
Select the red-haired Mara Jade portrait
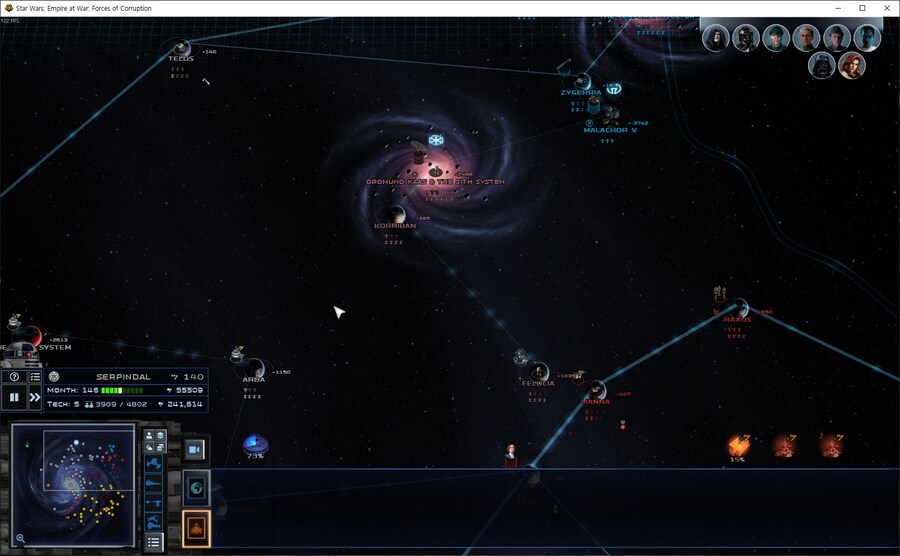click(851, 66)
